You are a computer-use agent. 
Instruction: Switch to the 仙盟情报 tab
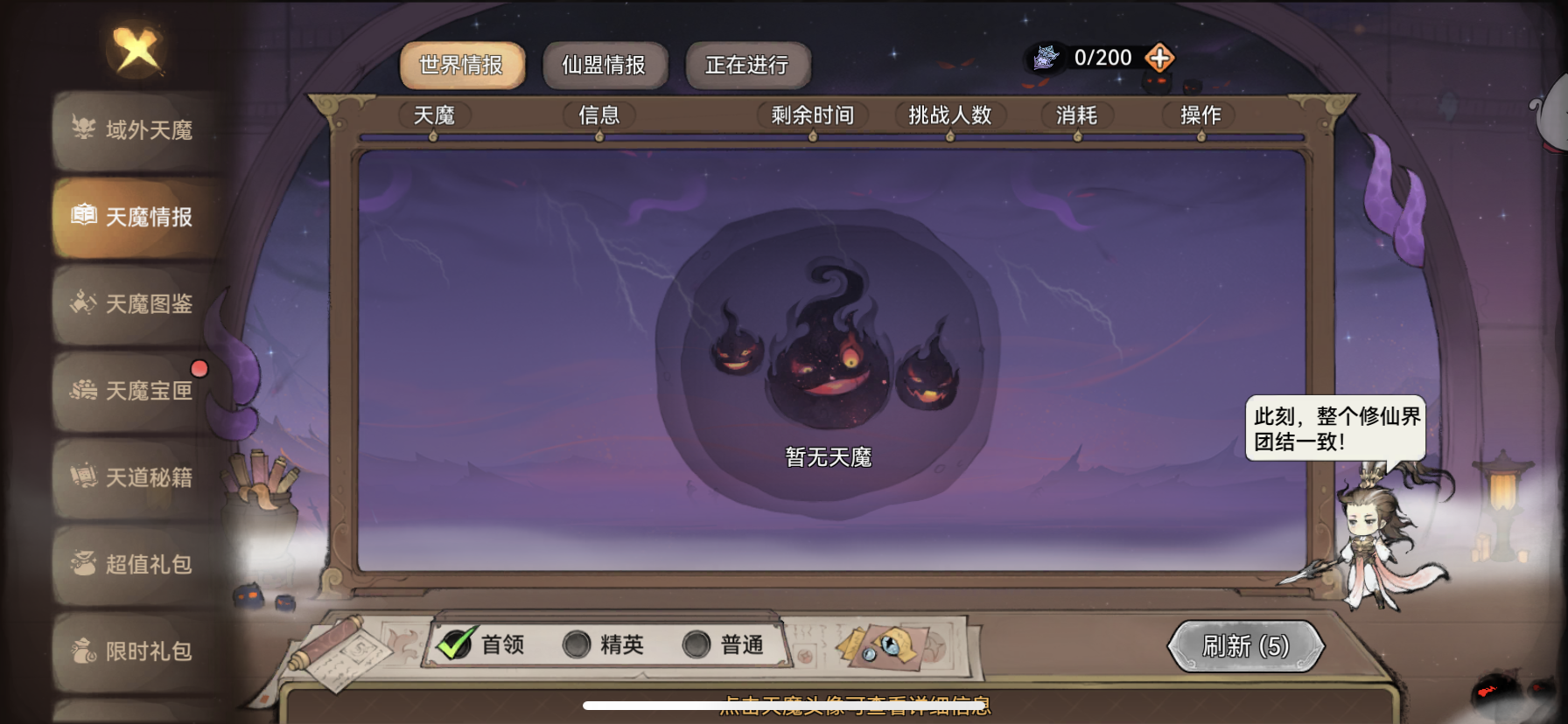(x=604, y=64)
